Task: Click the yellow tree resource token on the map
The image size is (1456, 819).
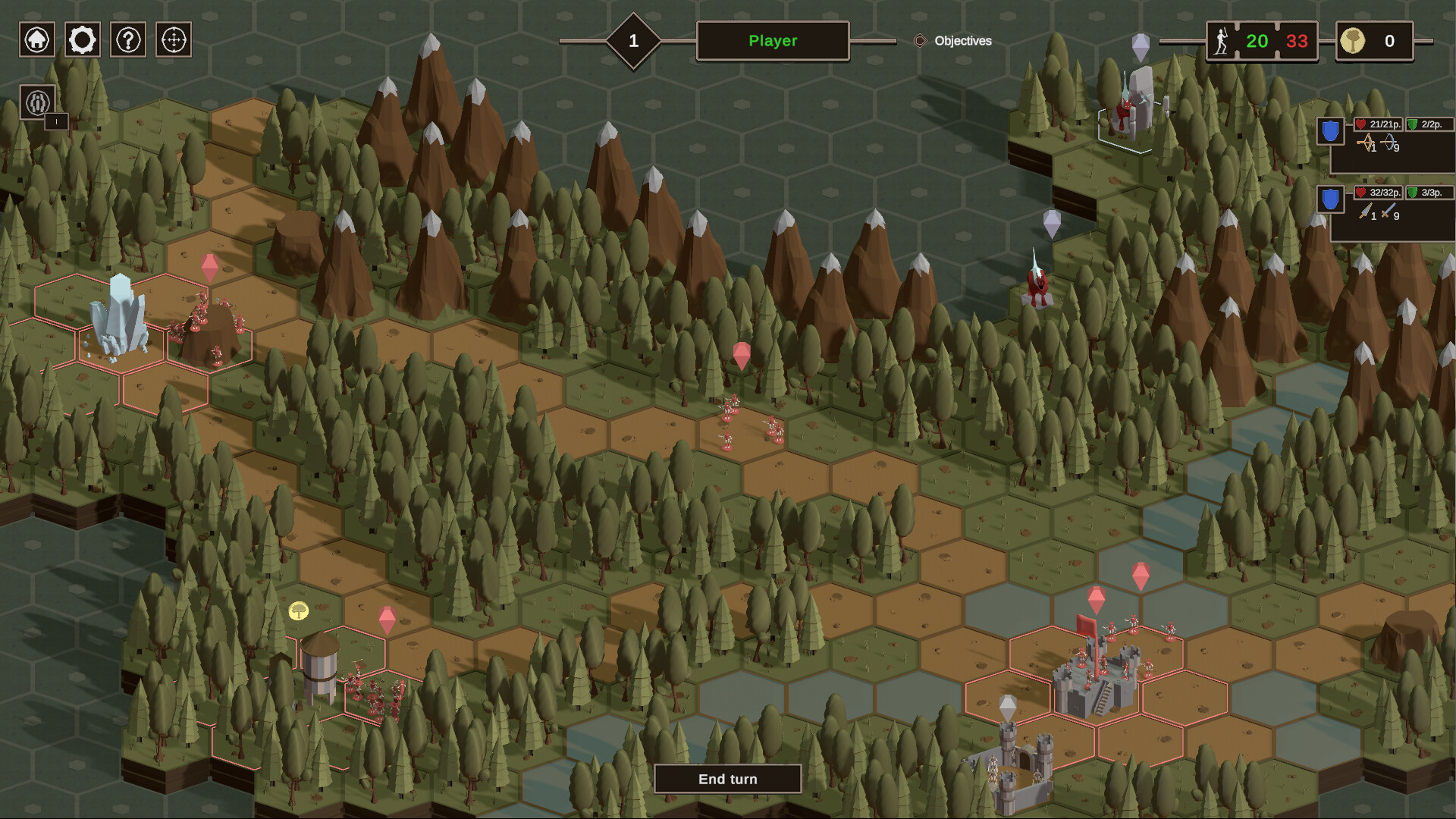Action: click(x=299, y=610)
